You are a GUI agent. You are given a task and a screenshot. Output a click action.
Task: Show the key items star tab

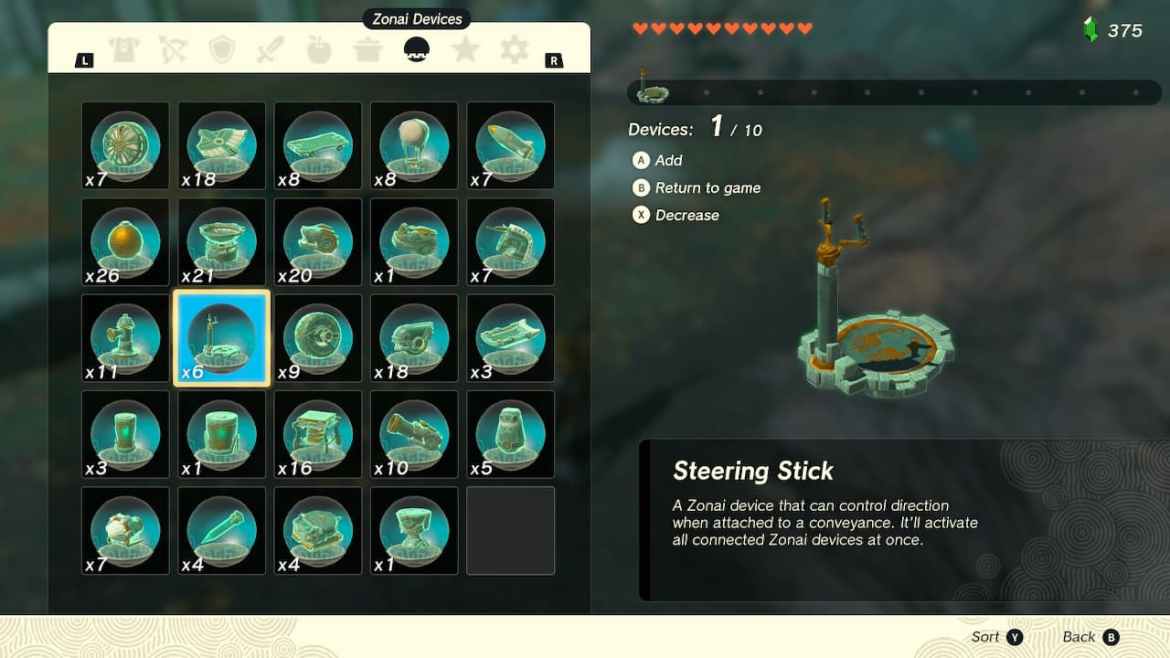coord(465,50)
